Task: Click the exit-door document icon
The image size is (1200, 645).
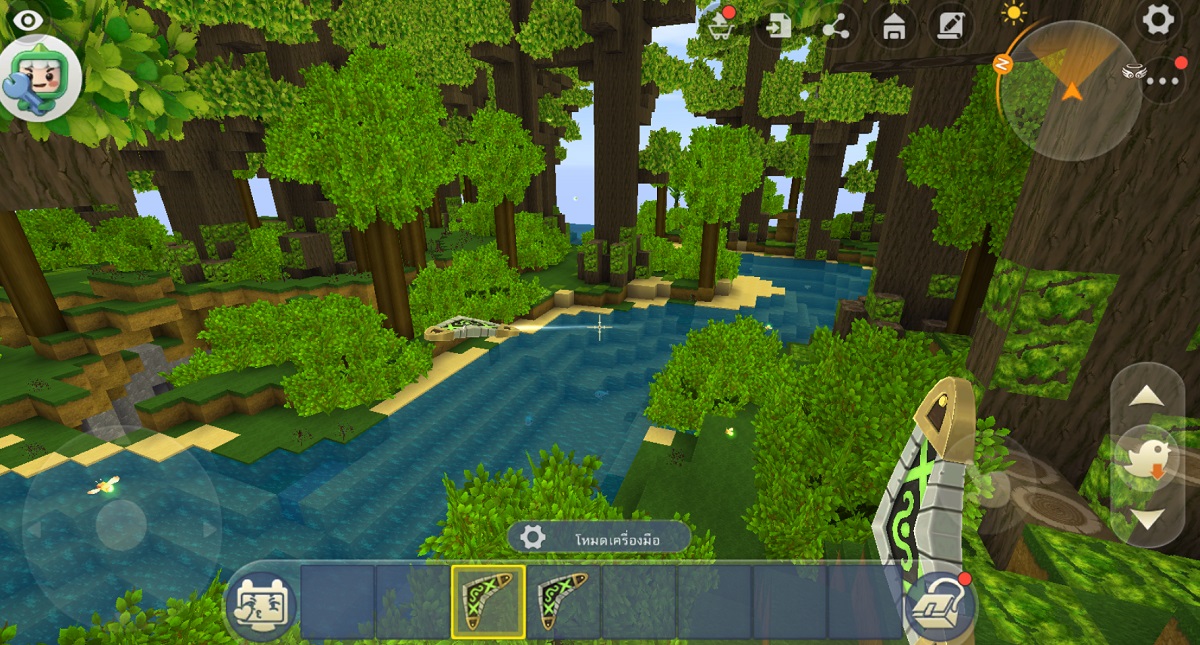Action: [777, 26]
